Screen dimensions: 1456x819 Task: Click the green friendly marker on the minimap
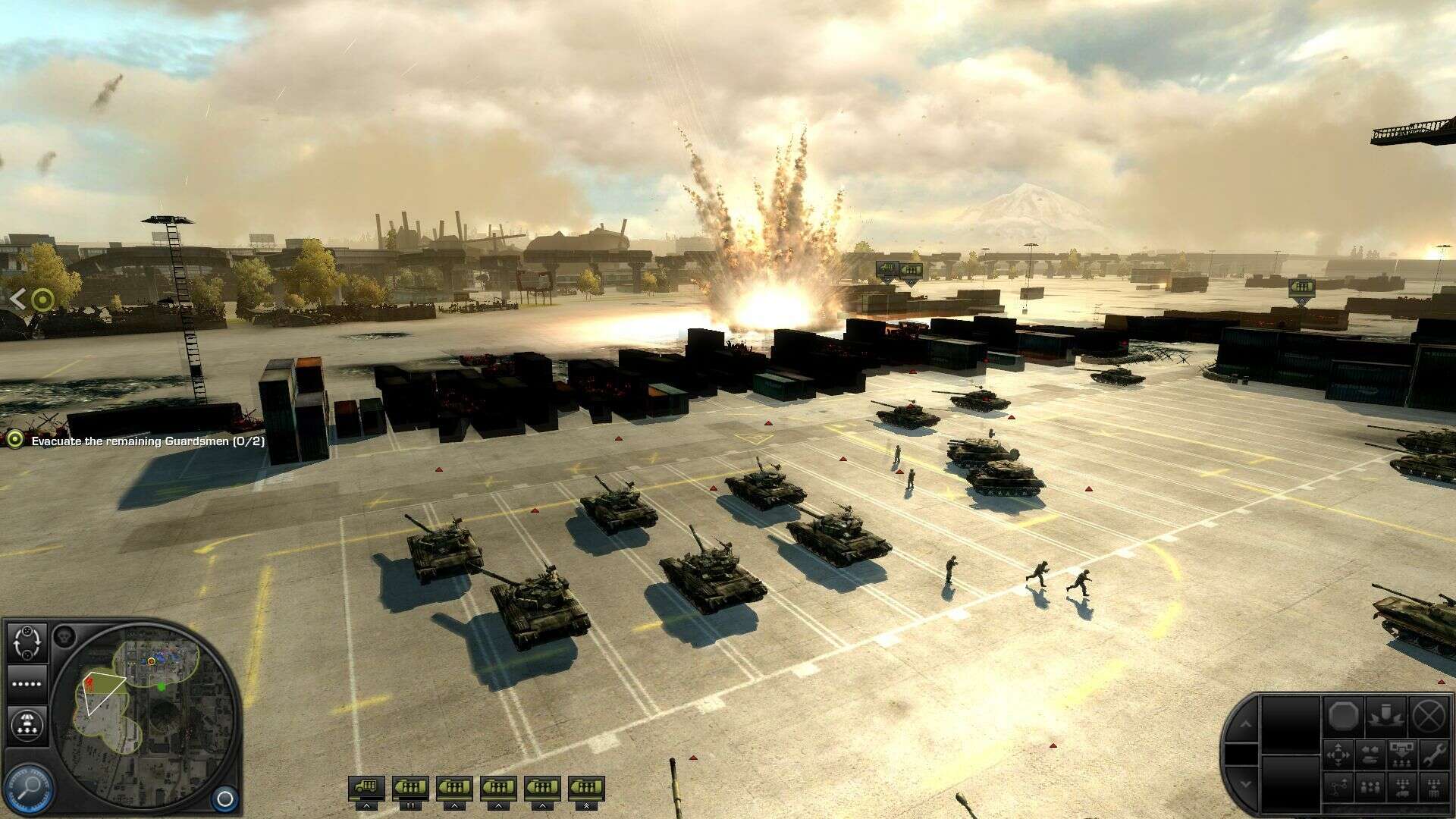click(162, 686)
